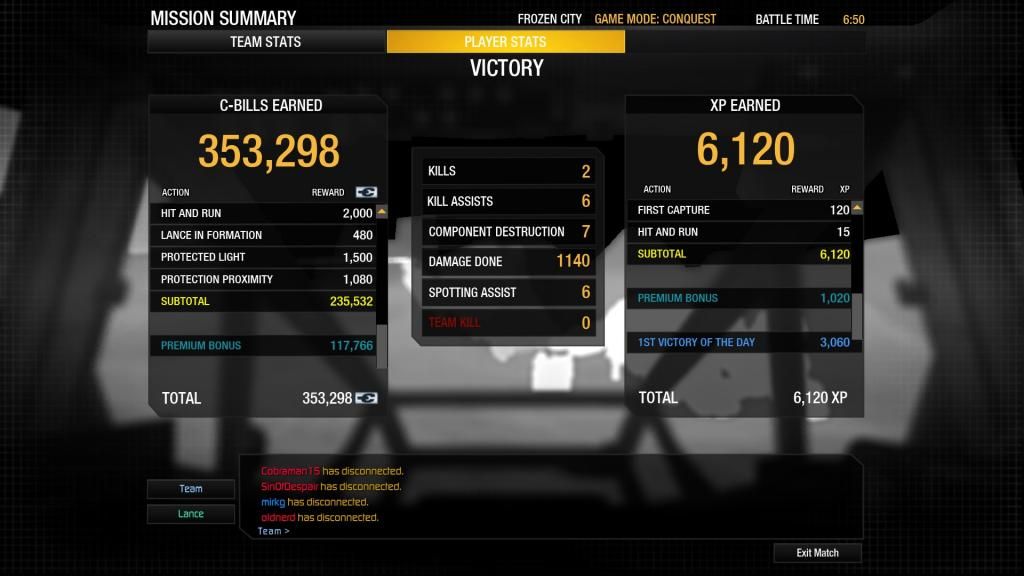1024x576 pixels.
Task: Choose the Team chat channel button
Action: (191, 489)
